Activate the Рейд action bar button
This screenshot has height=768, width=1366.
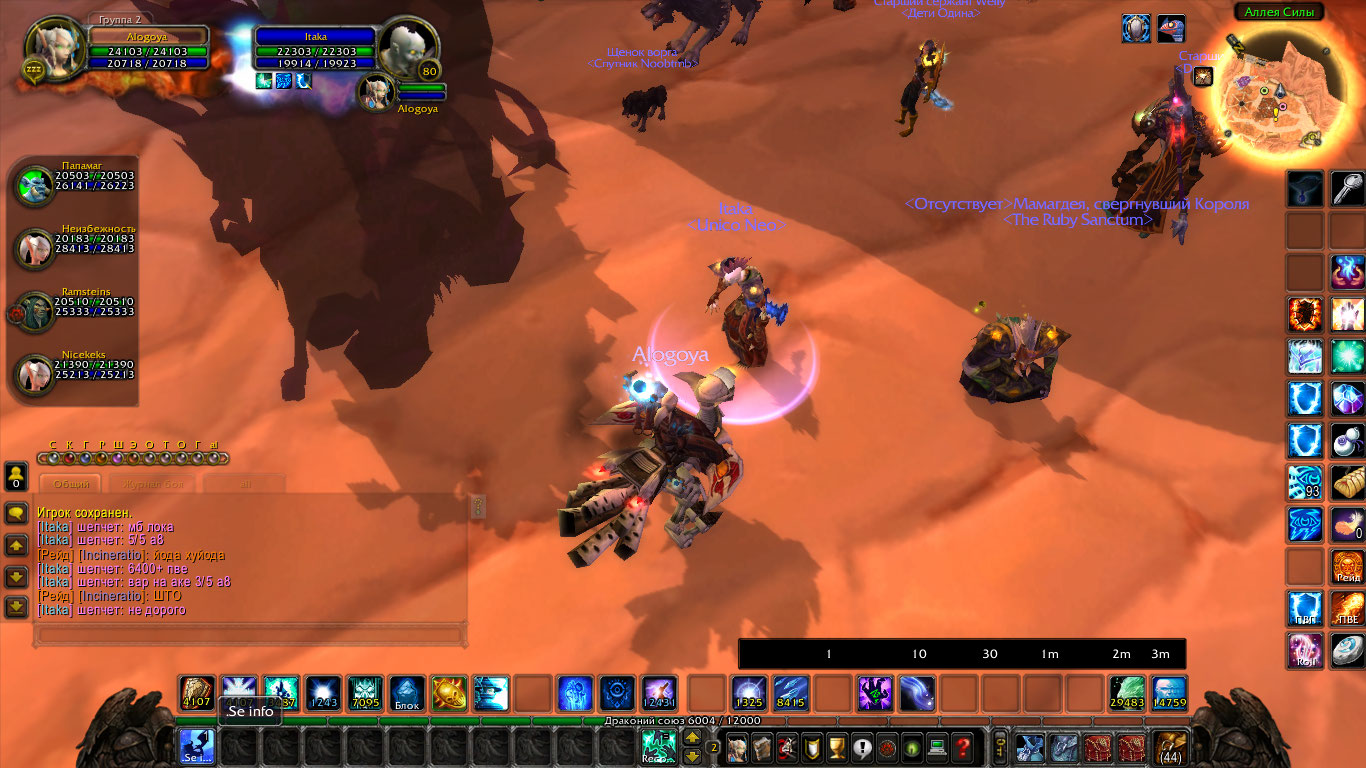pos(1348,566)
